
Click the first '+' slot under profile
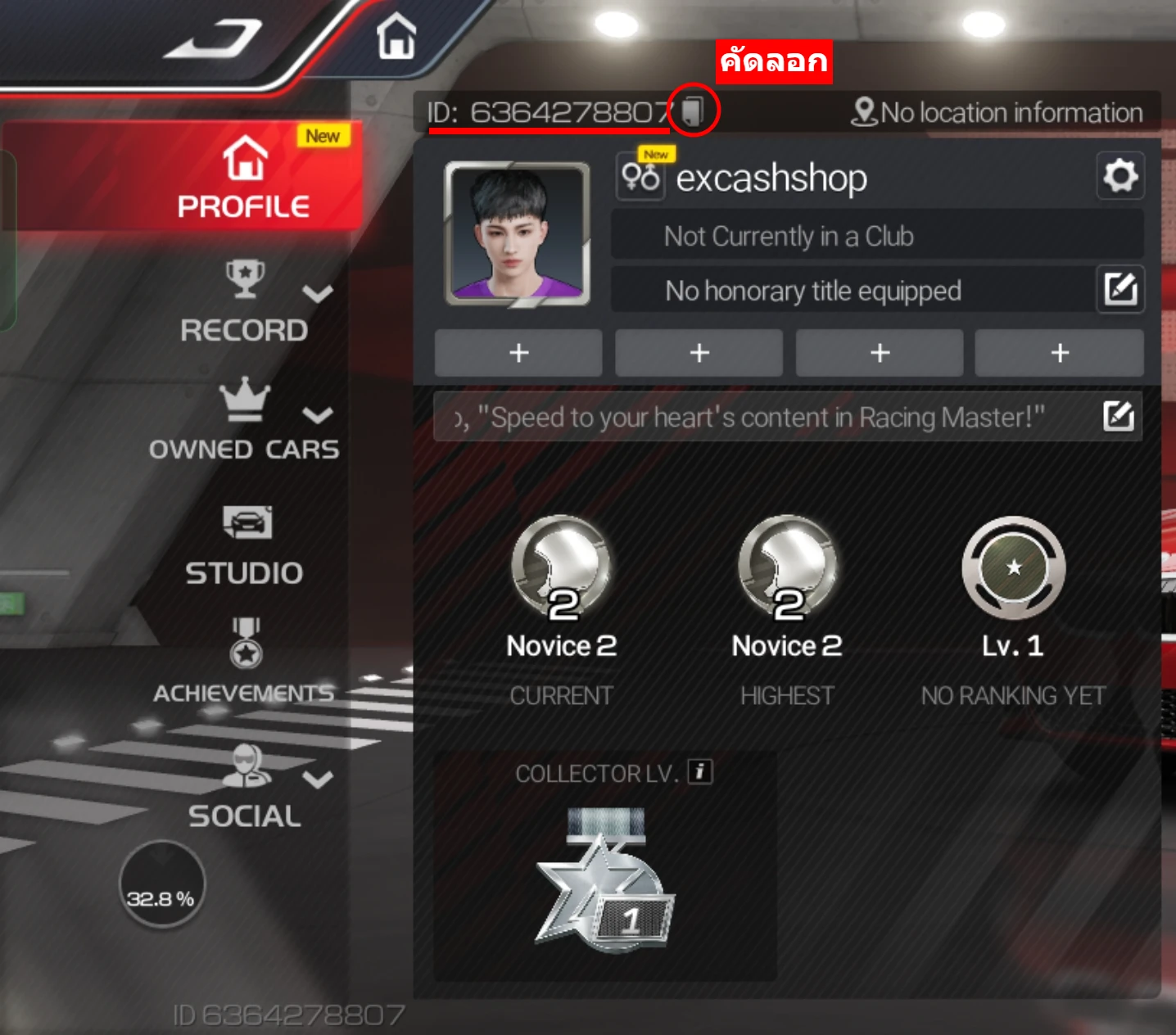point(518,353)
